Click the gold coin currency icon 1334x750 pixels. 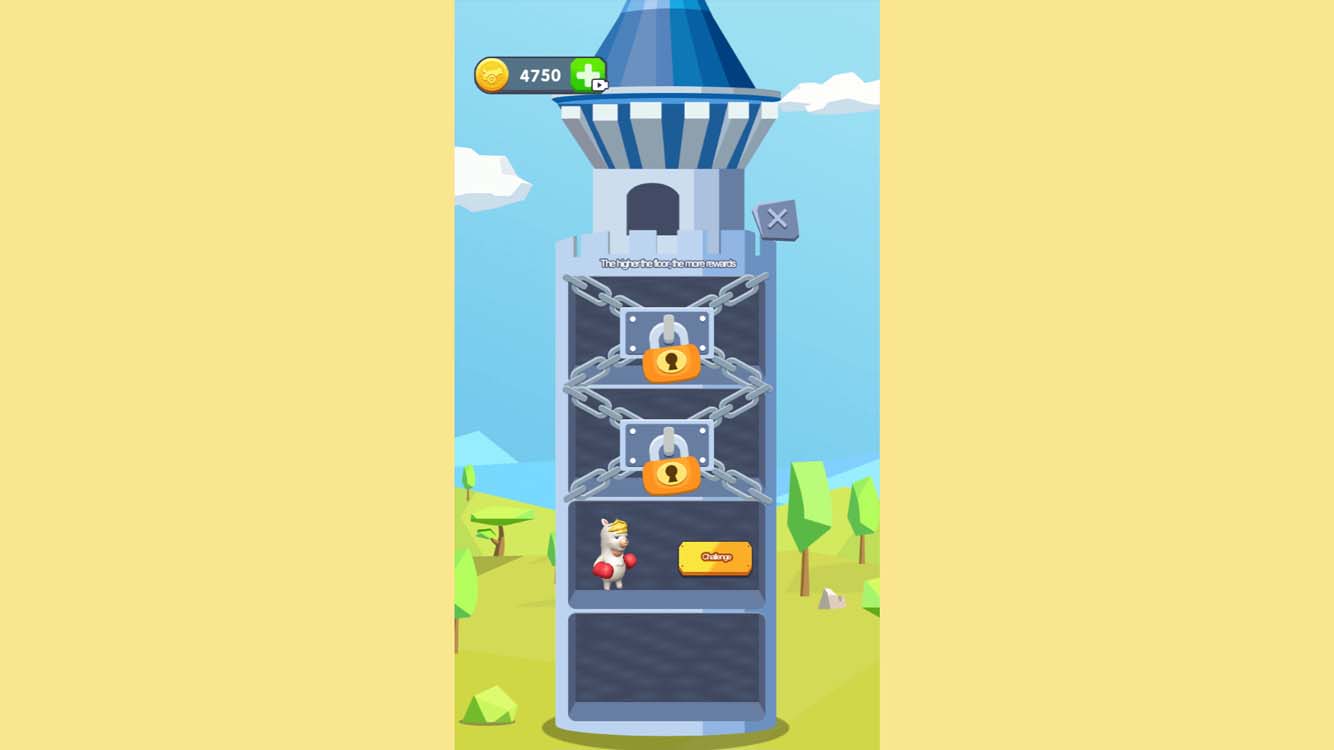pos(492,73)
